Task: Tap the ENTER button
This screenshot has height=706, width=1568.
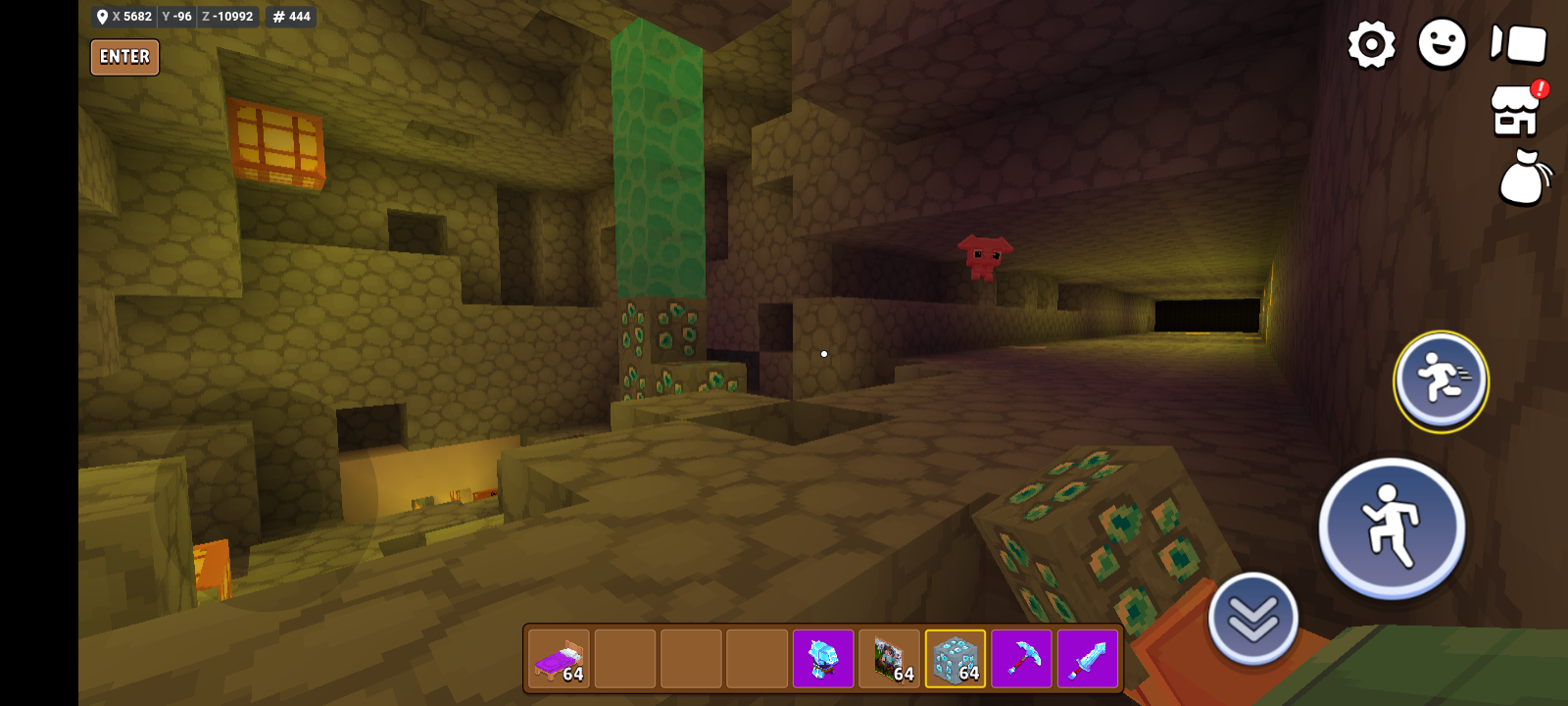Action: click(x=124, y=57)
